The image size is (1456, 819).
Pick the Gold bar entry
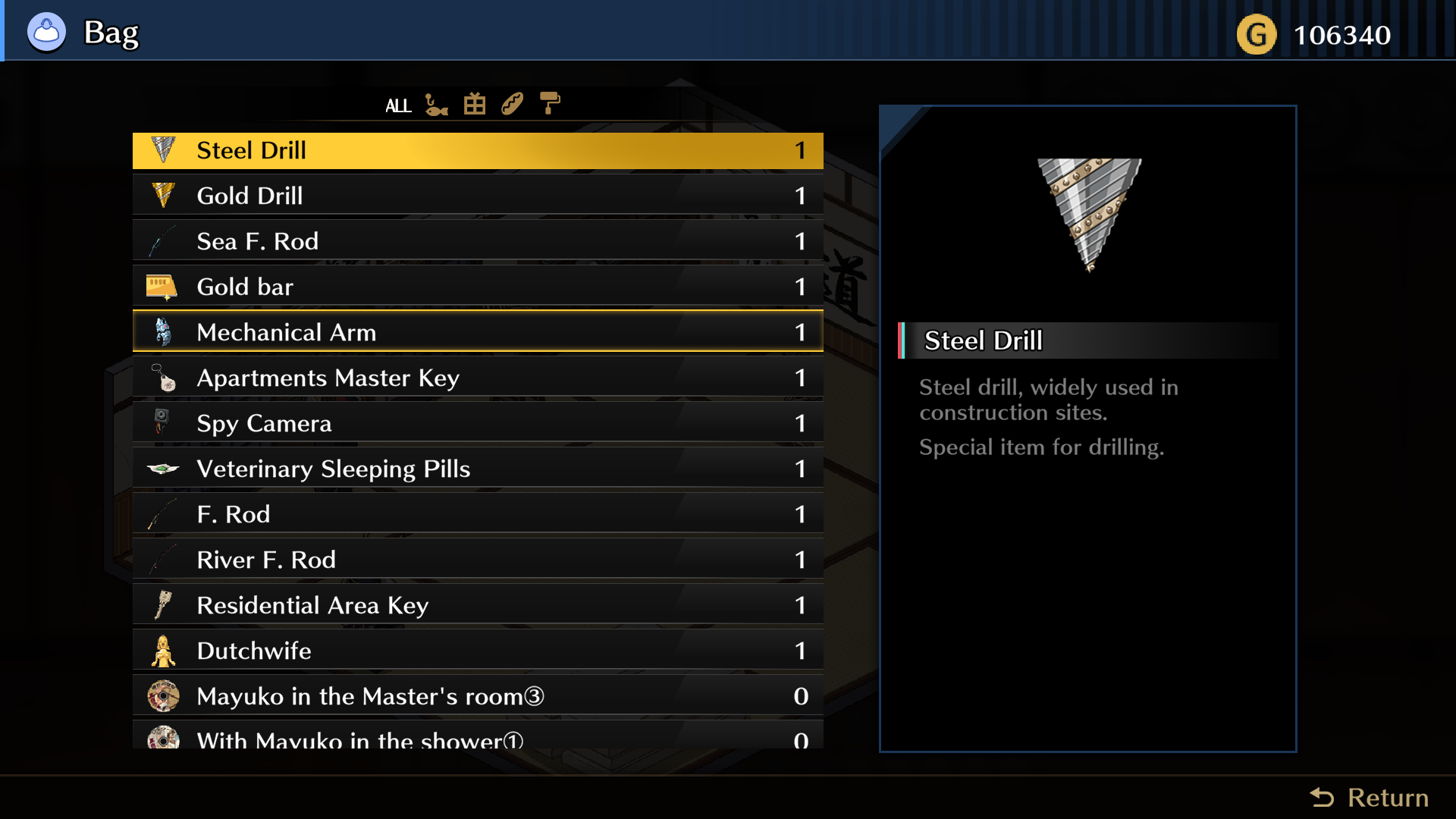tap(478, 287)
